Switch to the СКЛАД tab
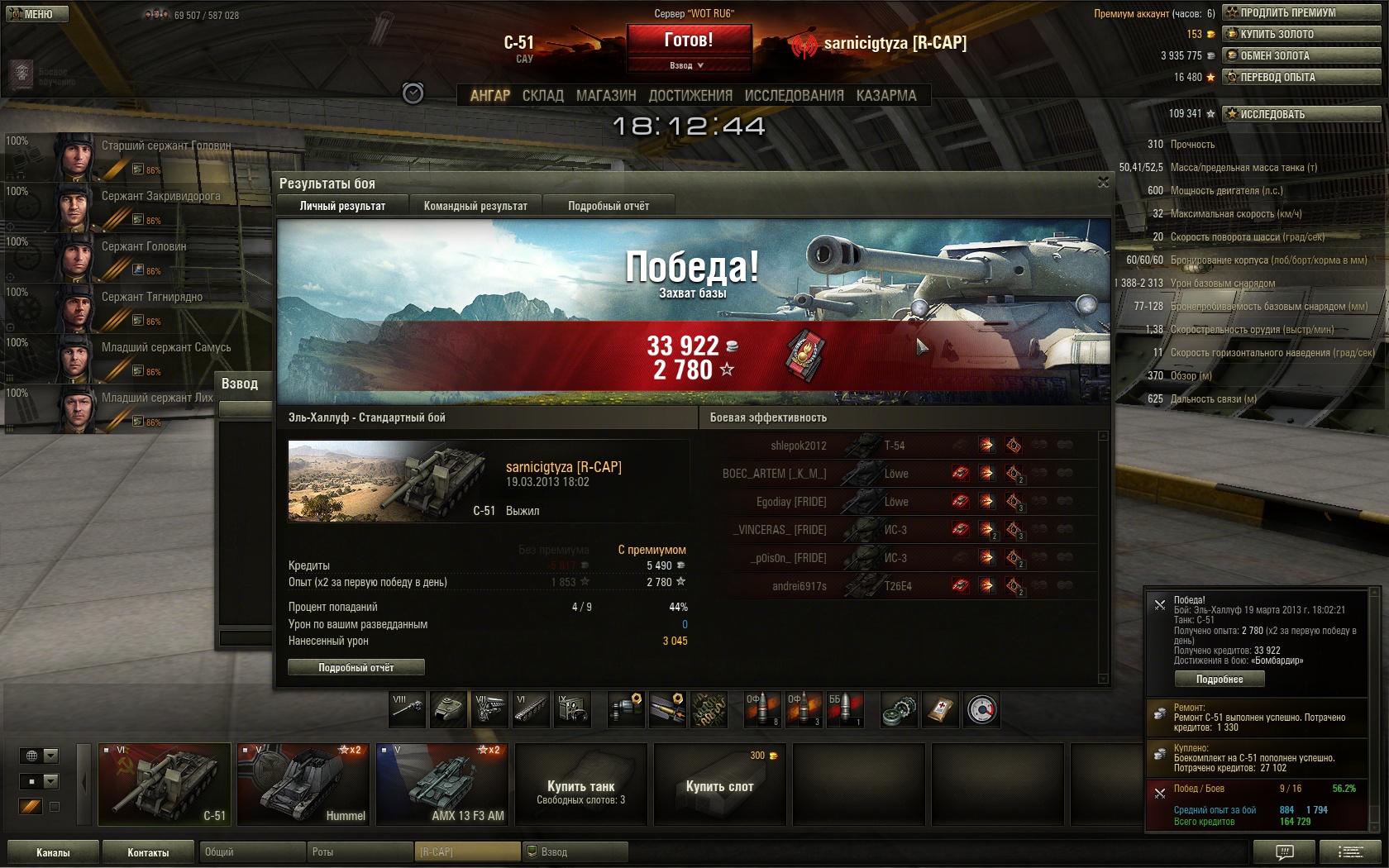1389x868 pixels. point(542,96)
